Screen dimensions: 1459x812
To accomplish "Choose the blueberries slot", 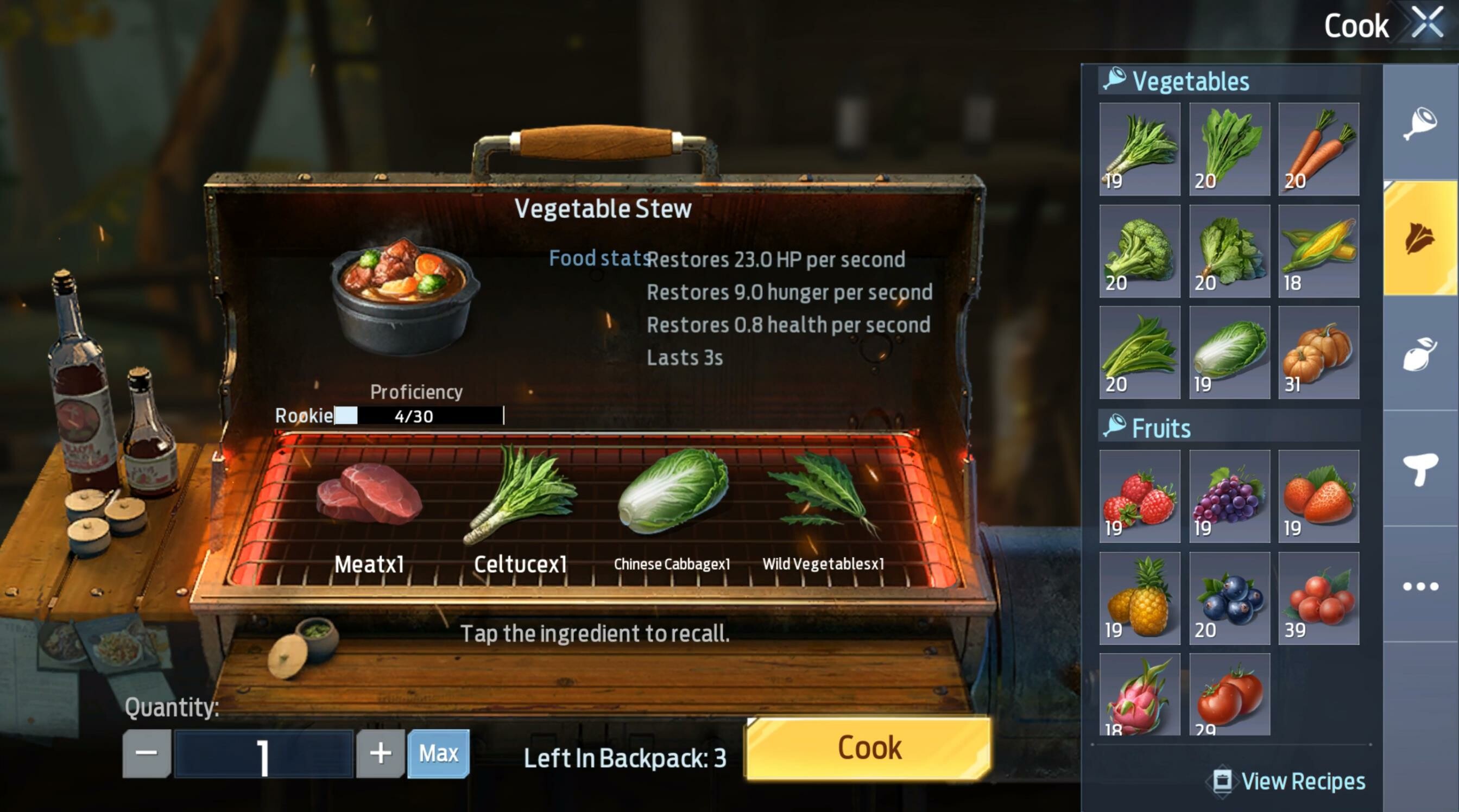I will coord(1229,598).
